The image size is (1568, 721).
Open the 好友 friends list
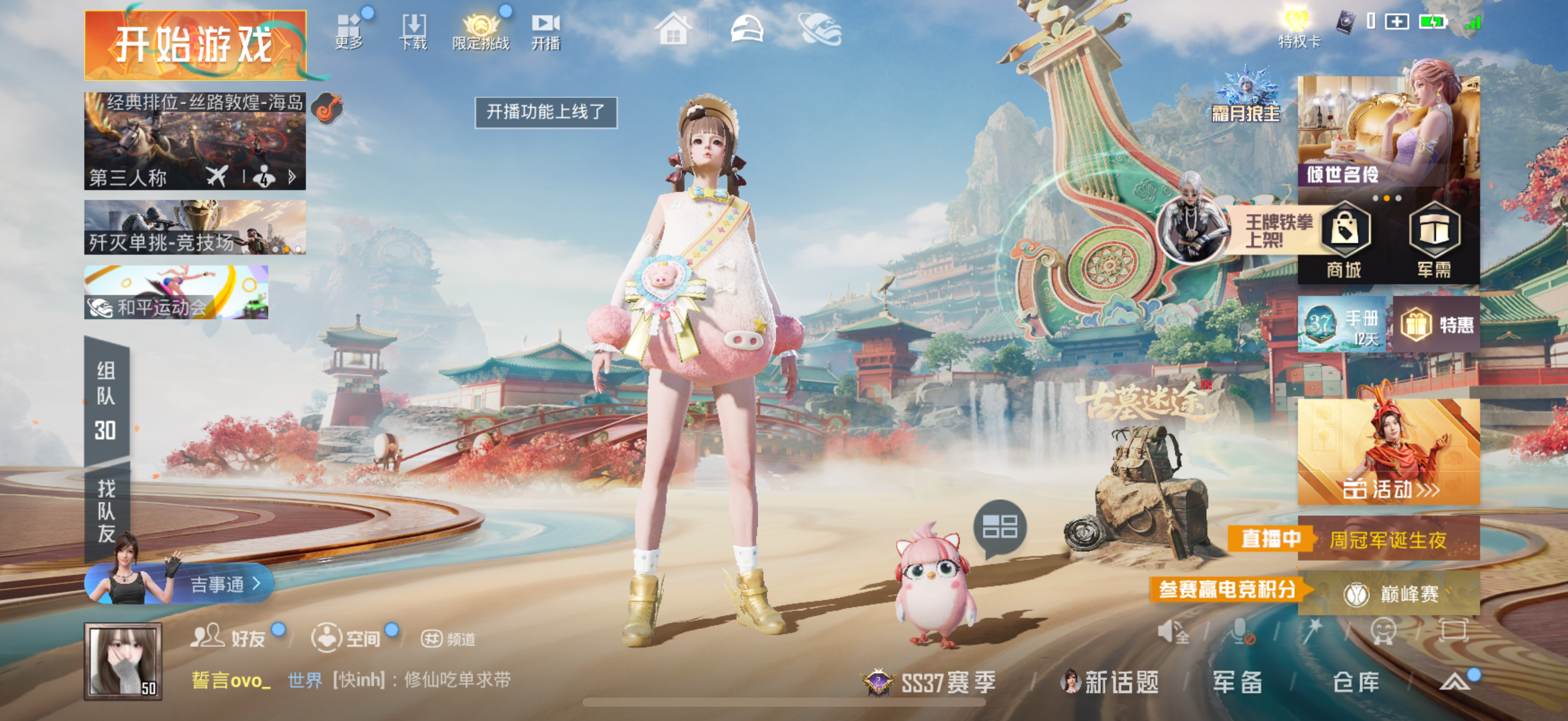point(229,638)
